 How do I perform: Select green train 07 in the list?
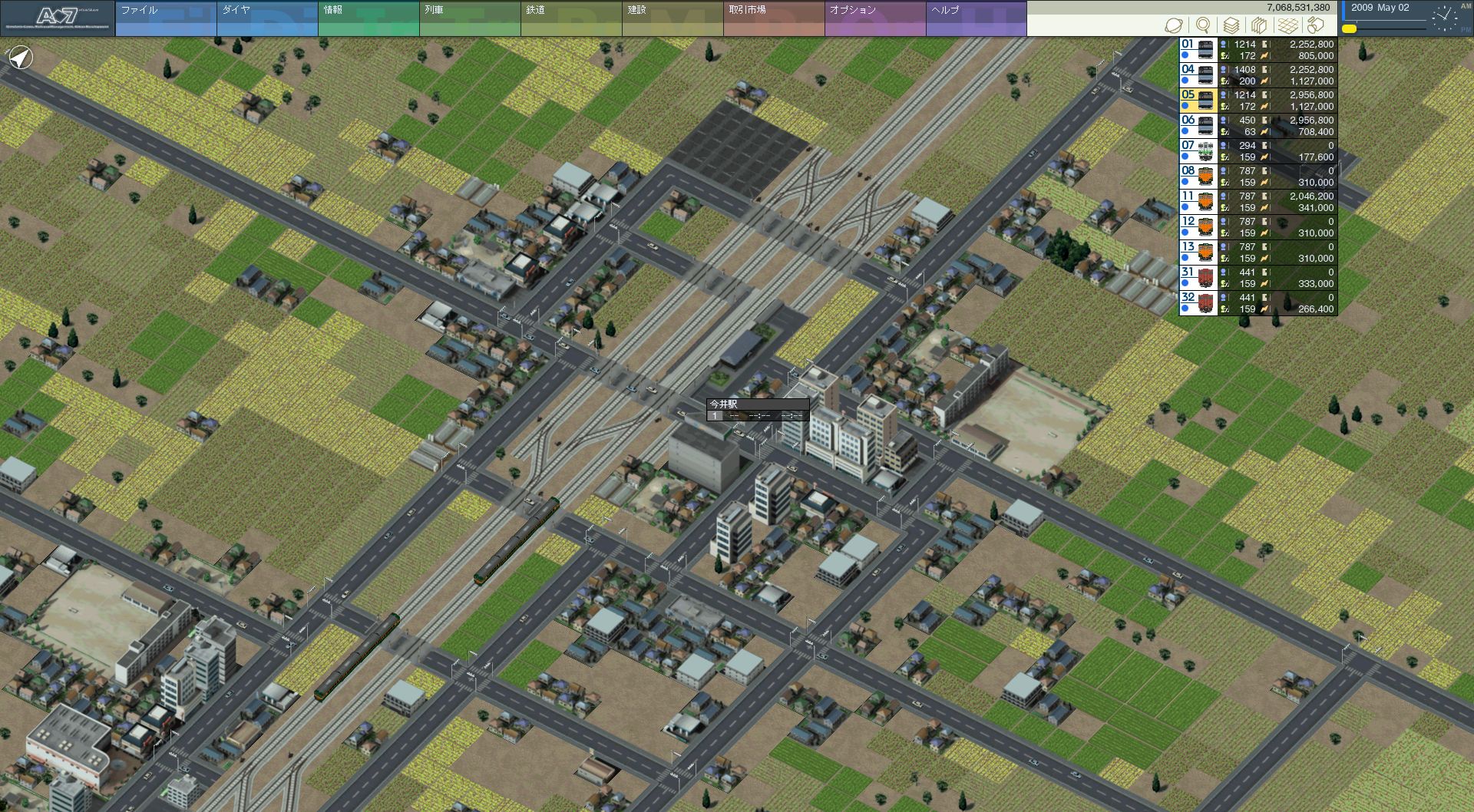tap(1258, 151)
